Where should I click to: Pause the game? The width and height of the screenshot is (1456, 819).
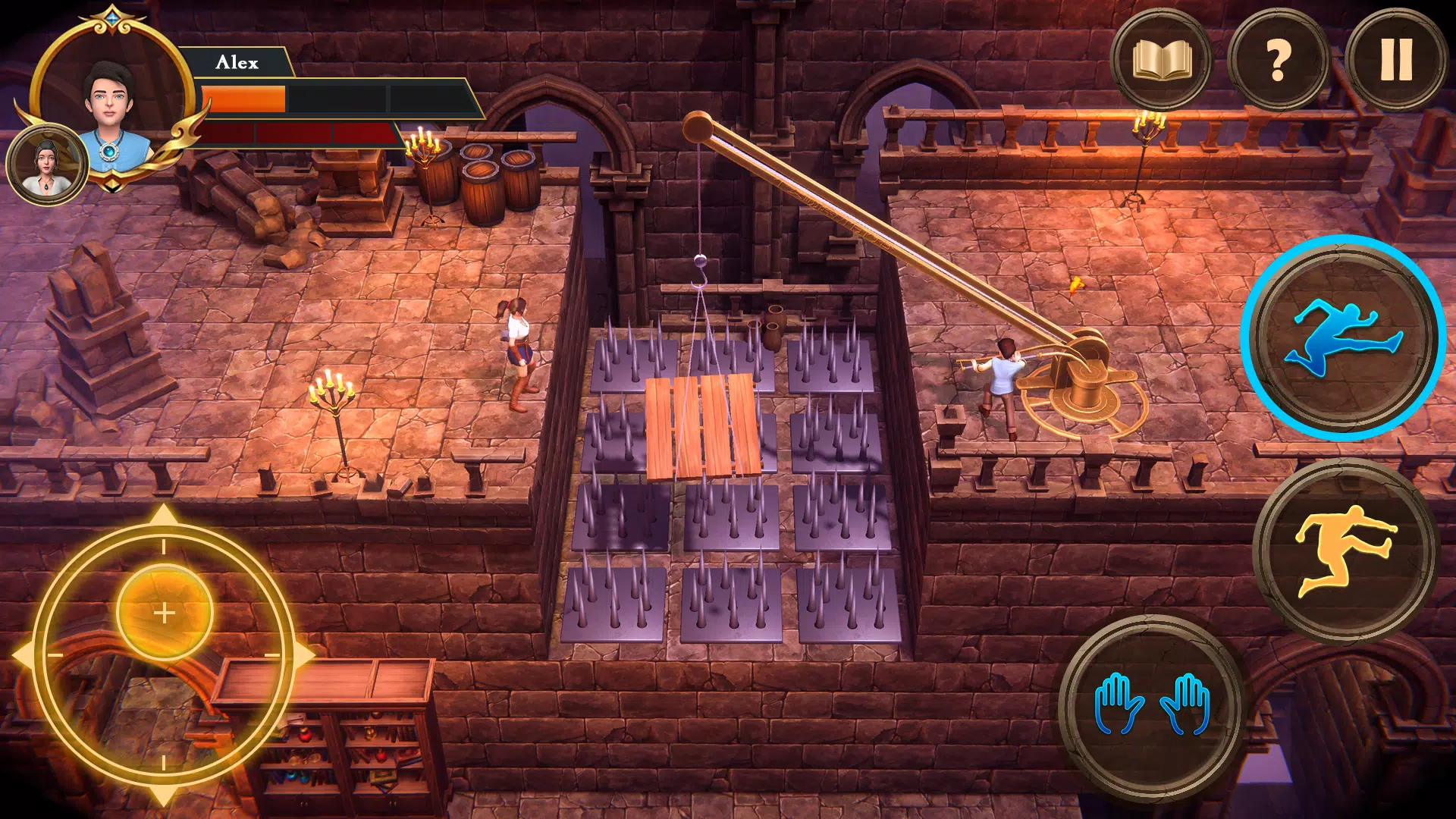pos(1395,59)
